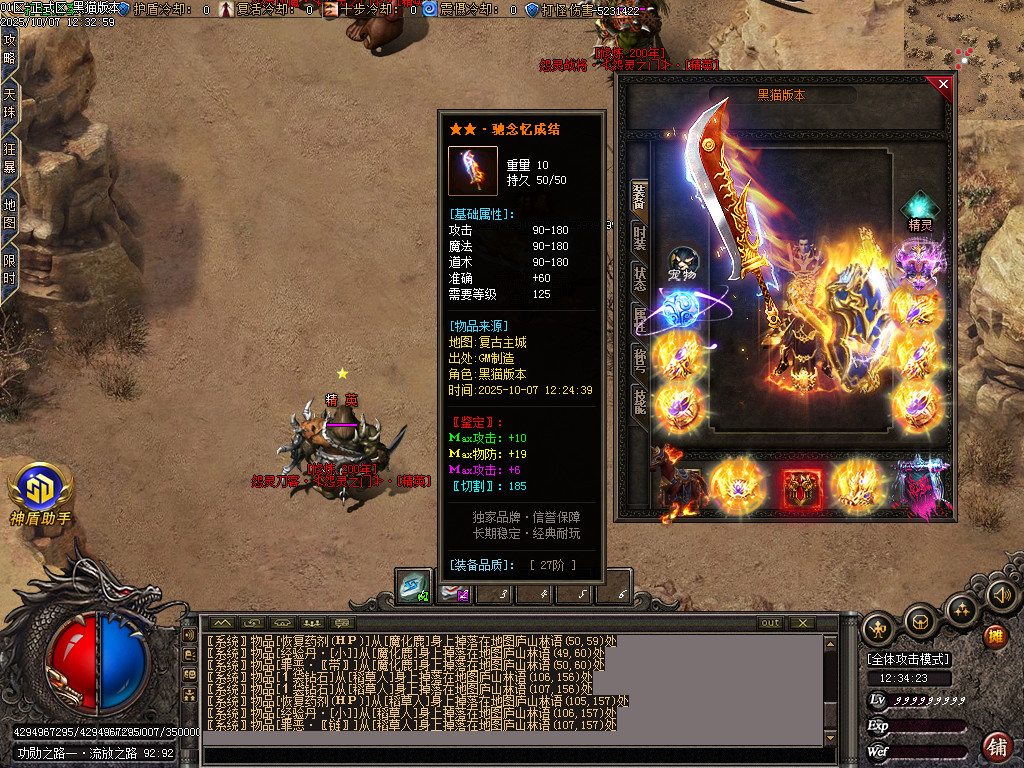Screen dimensions: 1024x768
Task: Activate the 狂暴 berserk button
Action: click(x=10, y=158)
